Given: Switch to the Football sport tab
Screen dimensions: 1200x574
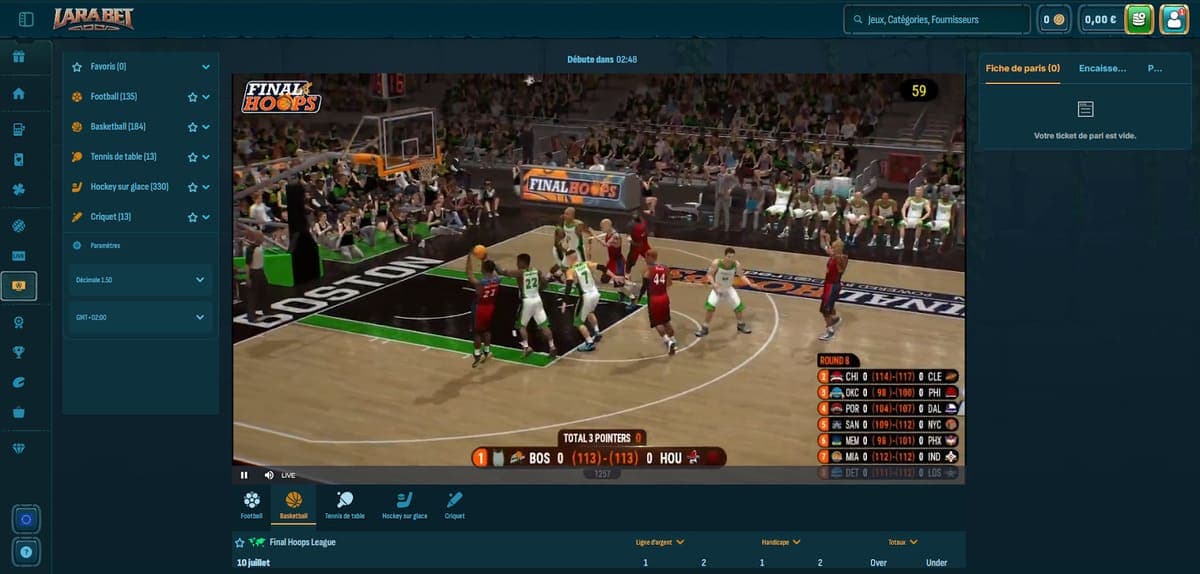Looking at the screenshot, I should [x=251, y=503].
